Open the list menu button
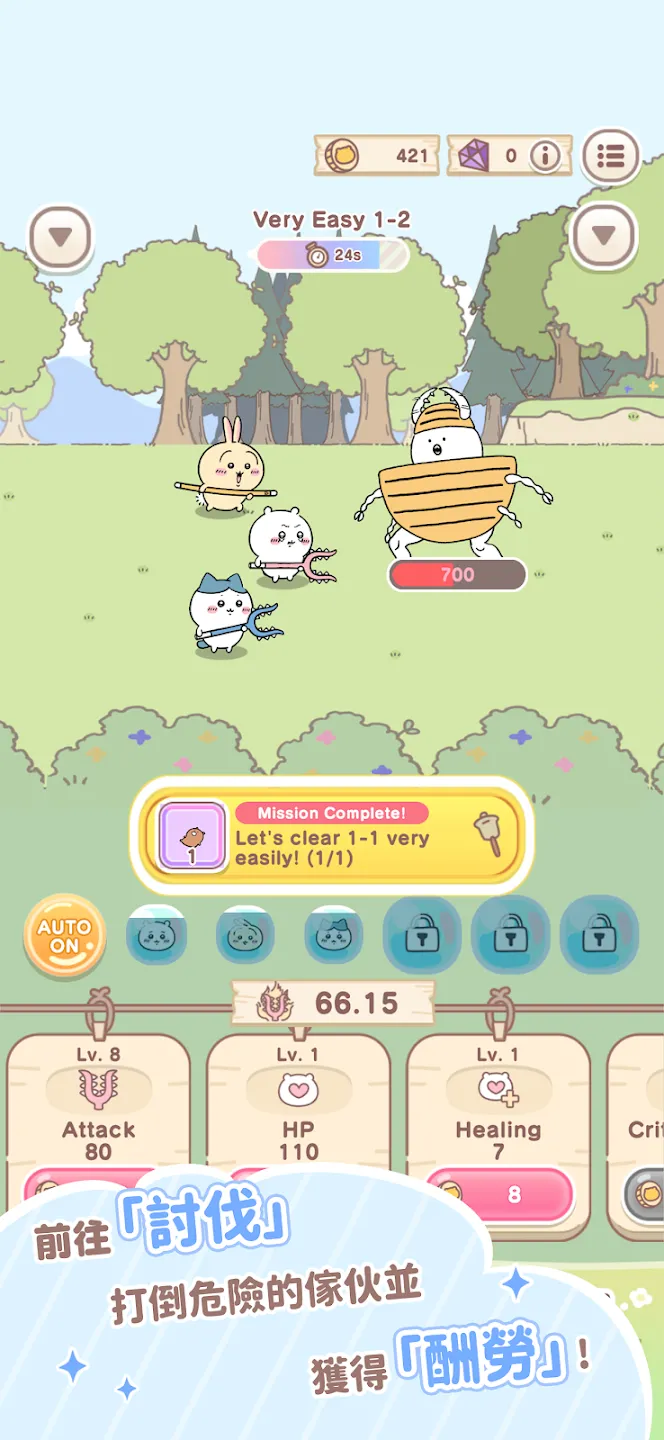The height and width of the screenshot is (1440, 664). click(x=610, y=156)
